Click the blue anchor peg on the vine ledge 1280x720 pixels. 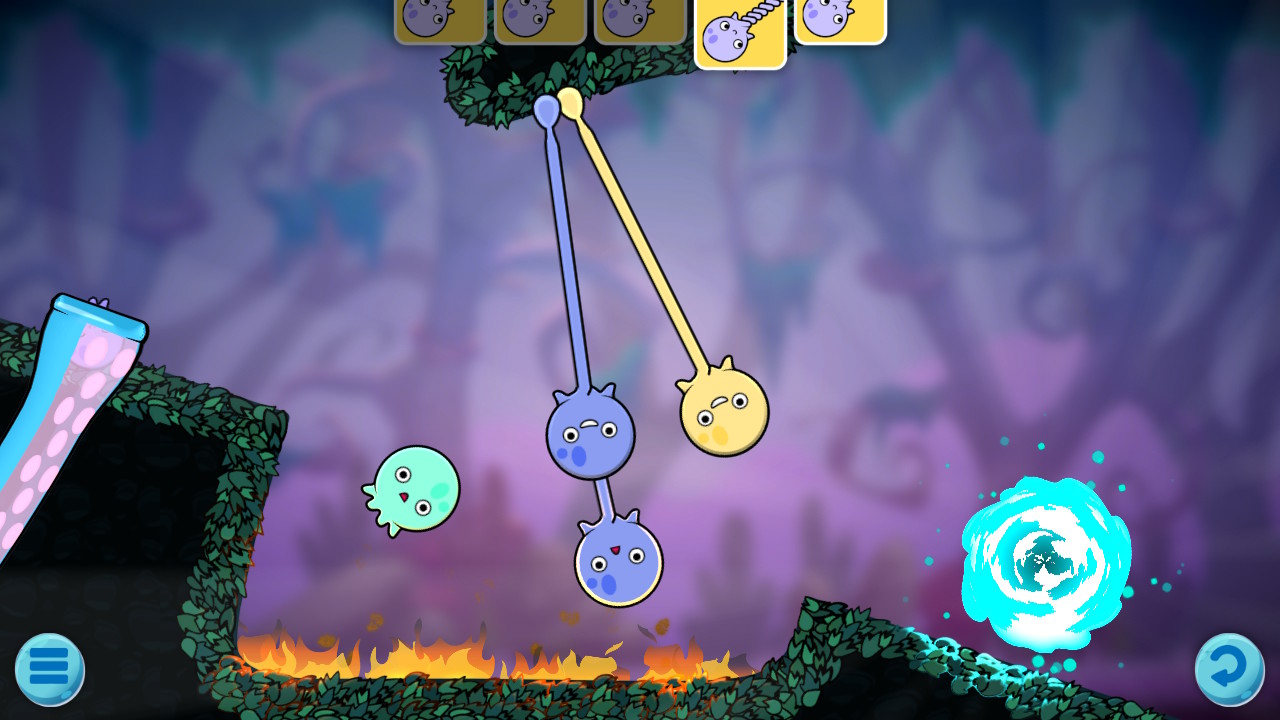click(x=548, y=110)
